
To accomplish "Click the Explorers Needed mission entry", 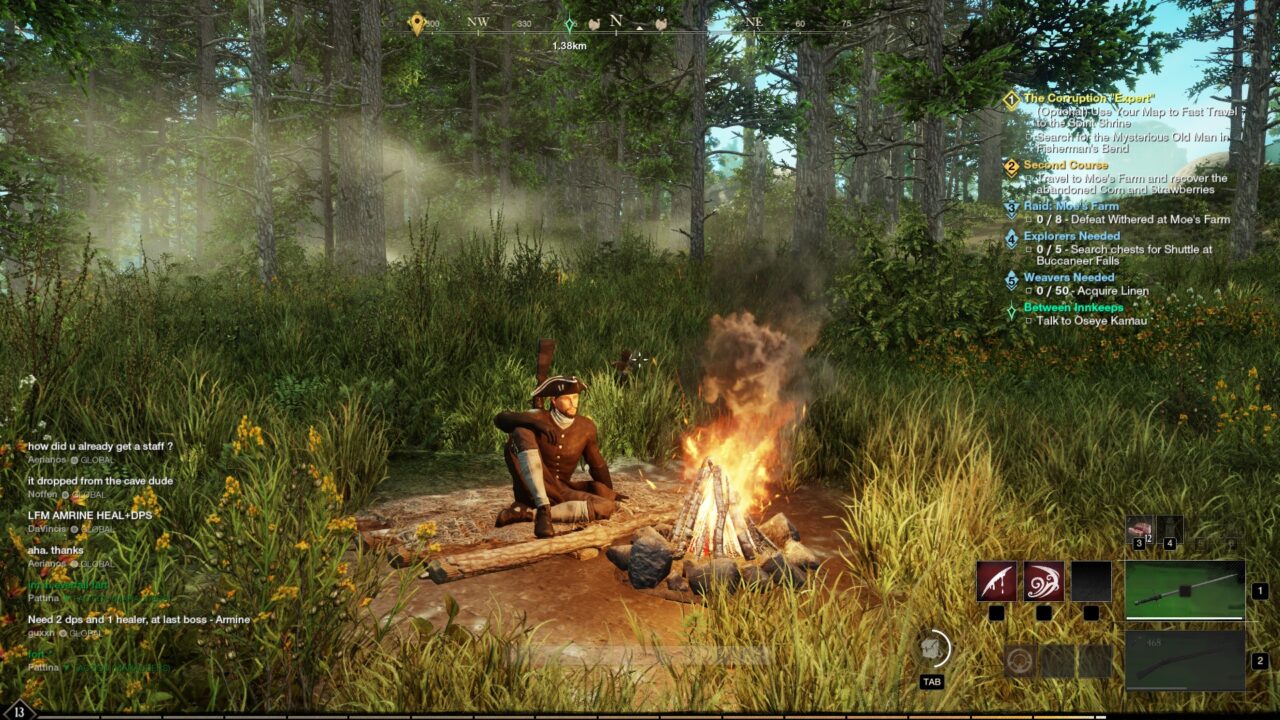I will pos(1071,237).
